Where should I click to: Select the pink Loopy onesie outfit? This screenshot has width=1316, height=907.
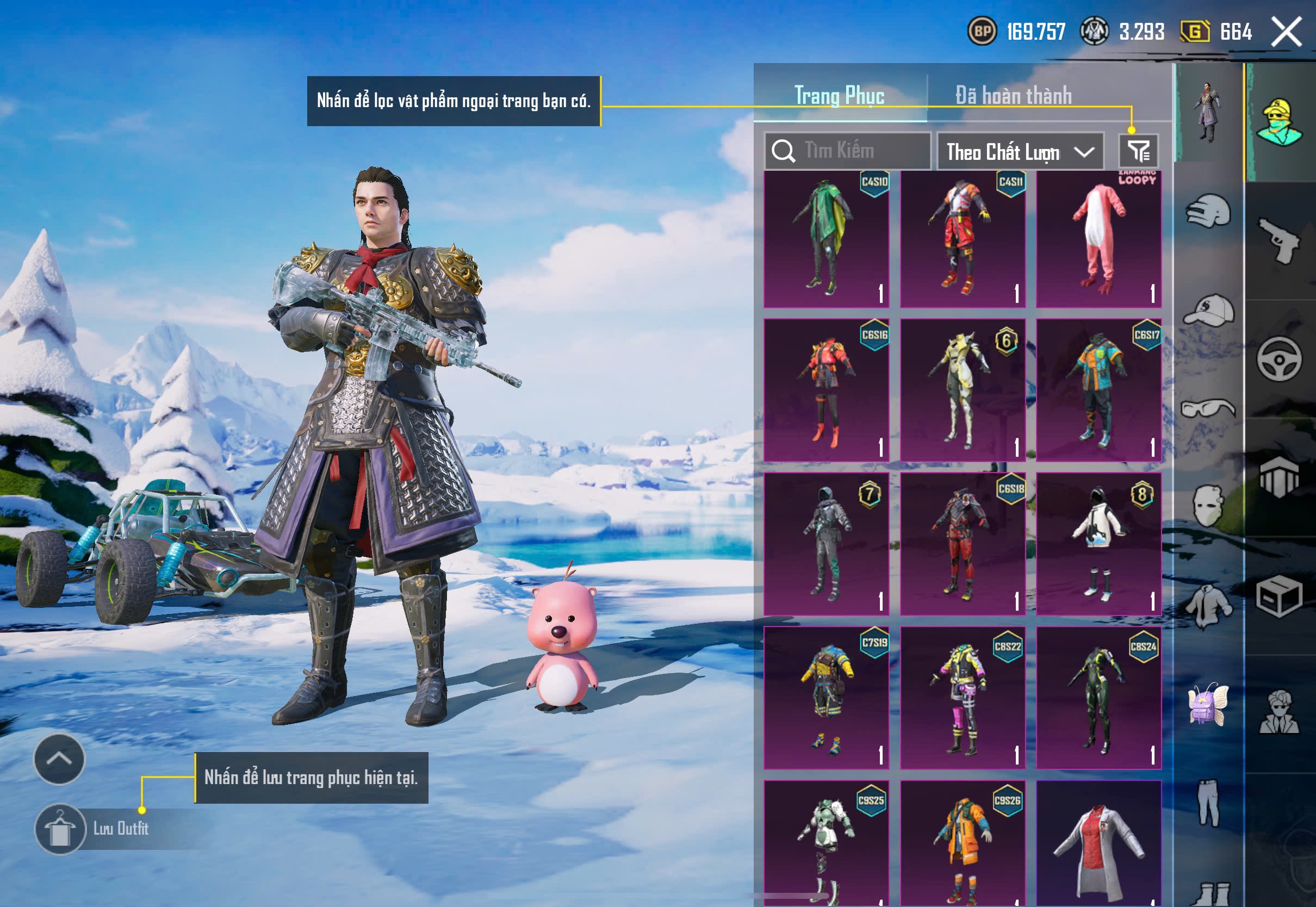pos(1098,239)
